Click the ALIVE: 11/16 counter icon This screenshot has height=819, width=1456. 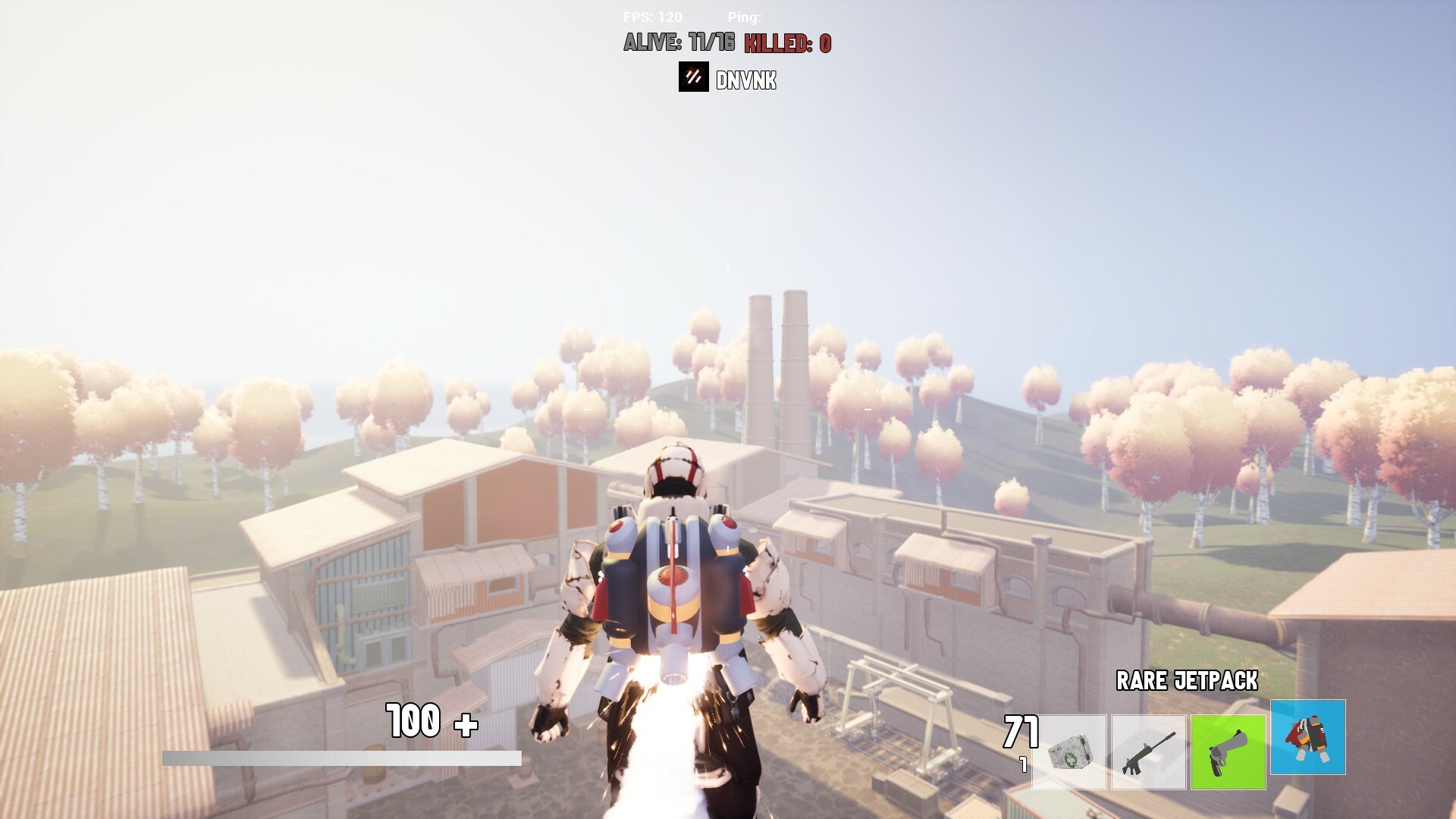point(677,45)
